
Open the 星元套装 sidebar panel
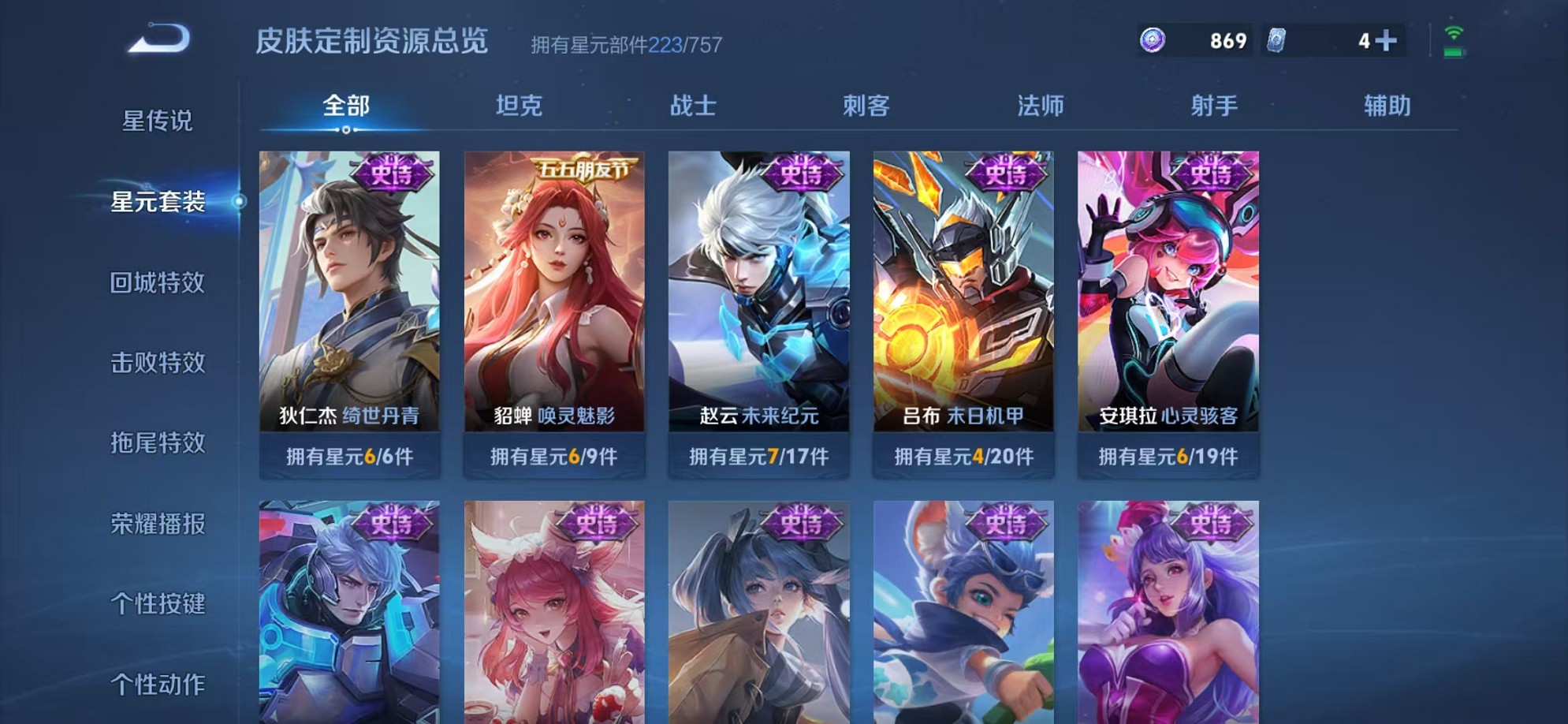pos(156,203)
